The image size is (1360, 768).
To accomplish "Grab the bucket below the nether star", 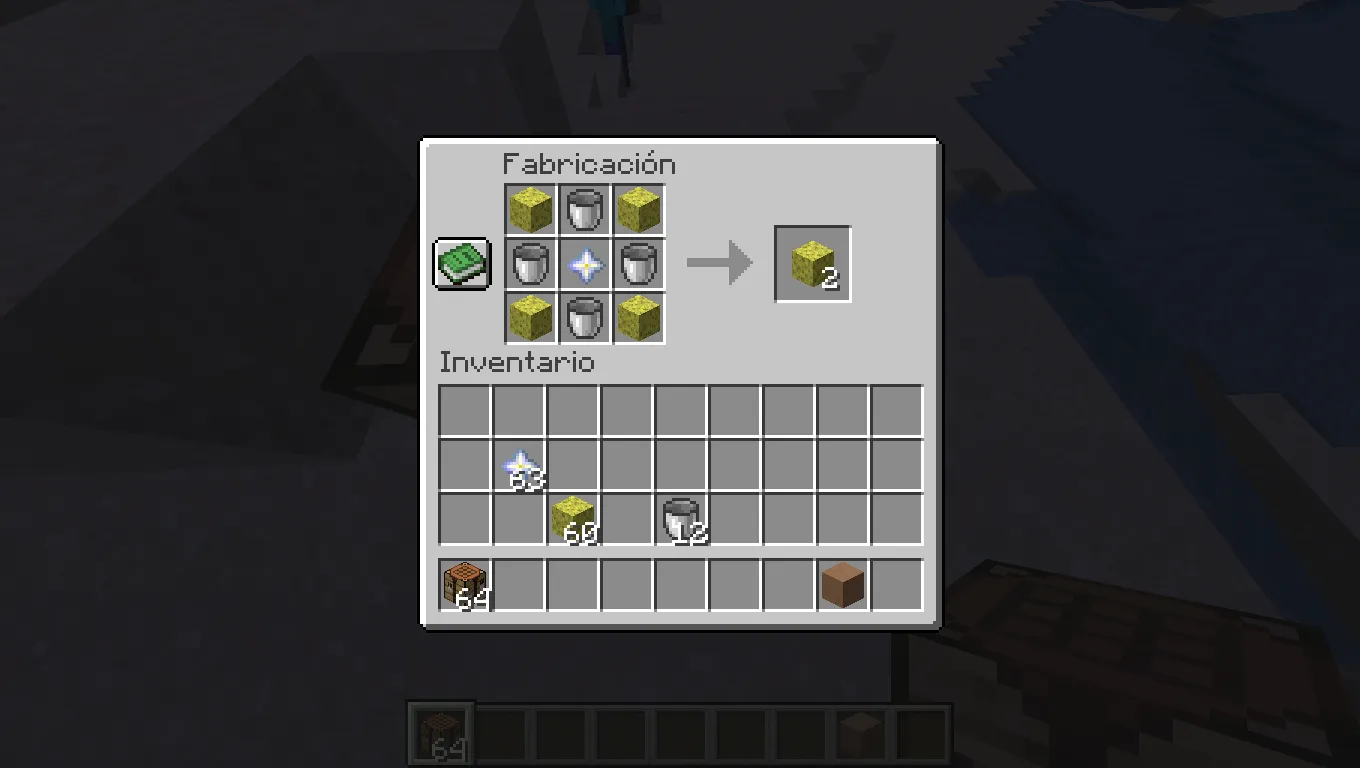I will coord(584,317).
